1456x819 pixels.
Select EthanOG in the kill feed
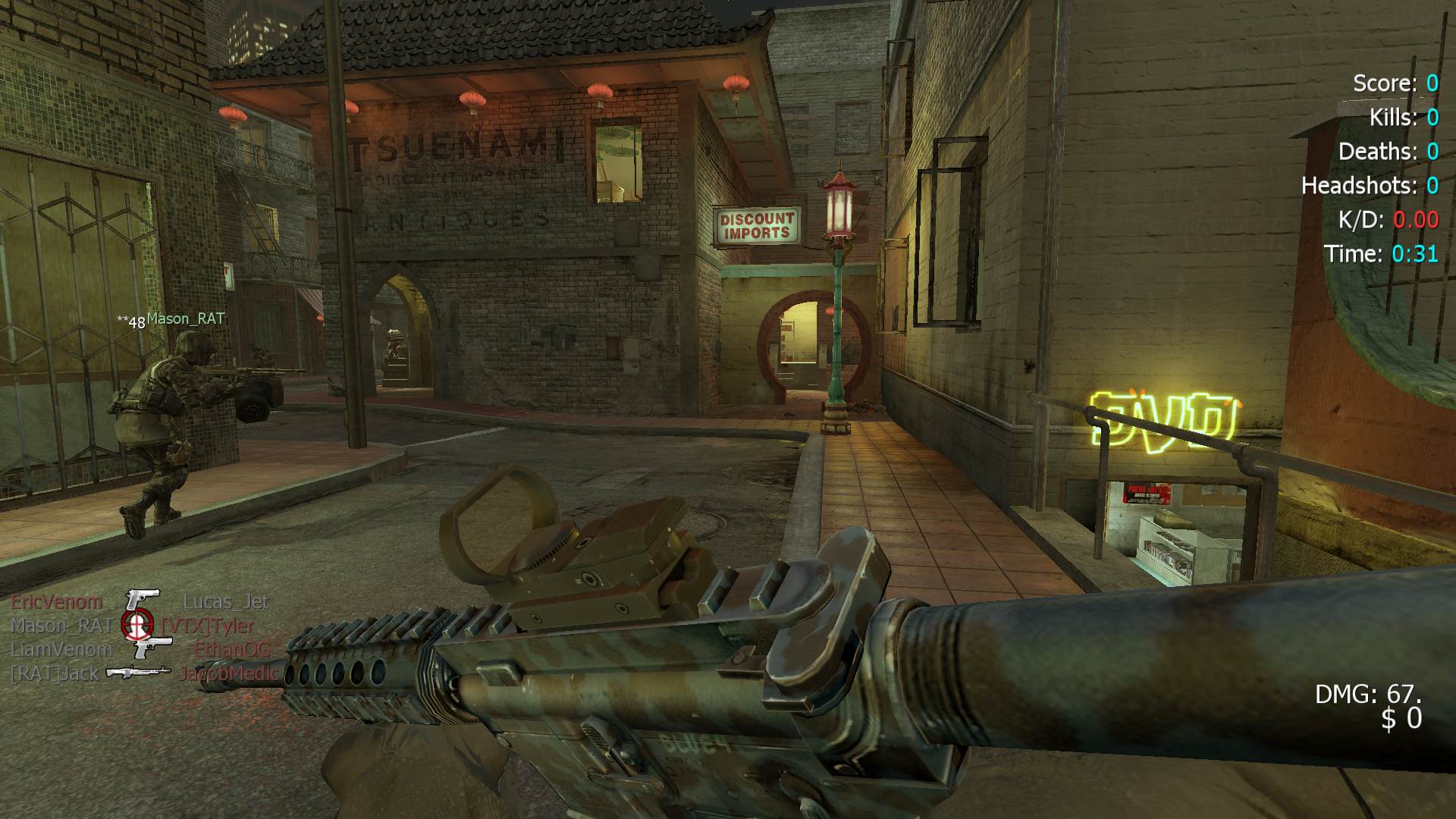coord(232,649)
